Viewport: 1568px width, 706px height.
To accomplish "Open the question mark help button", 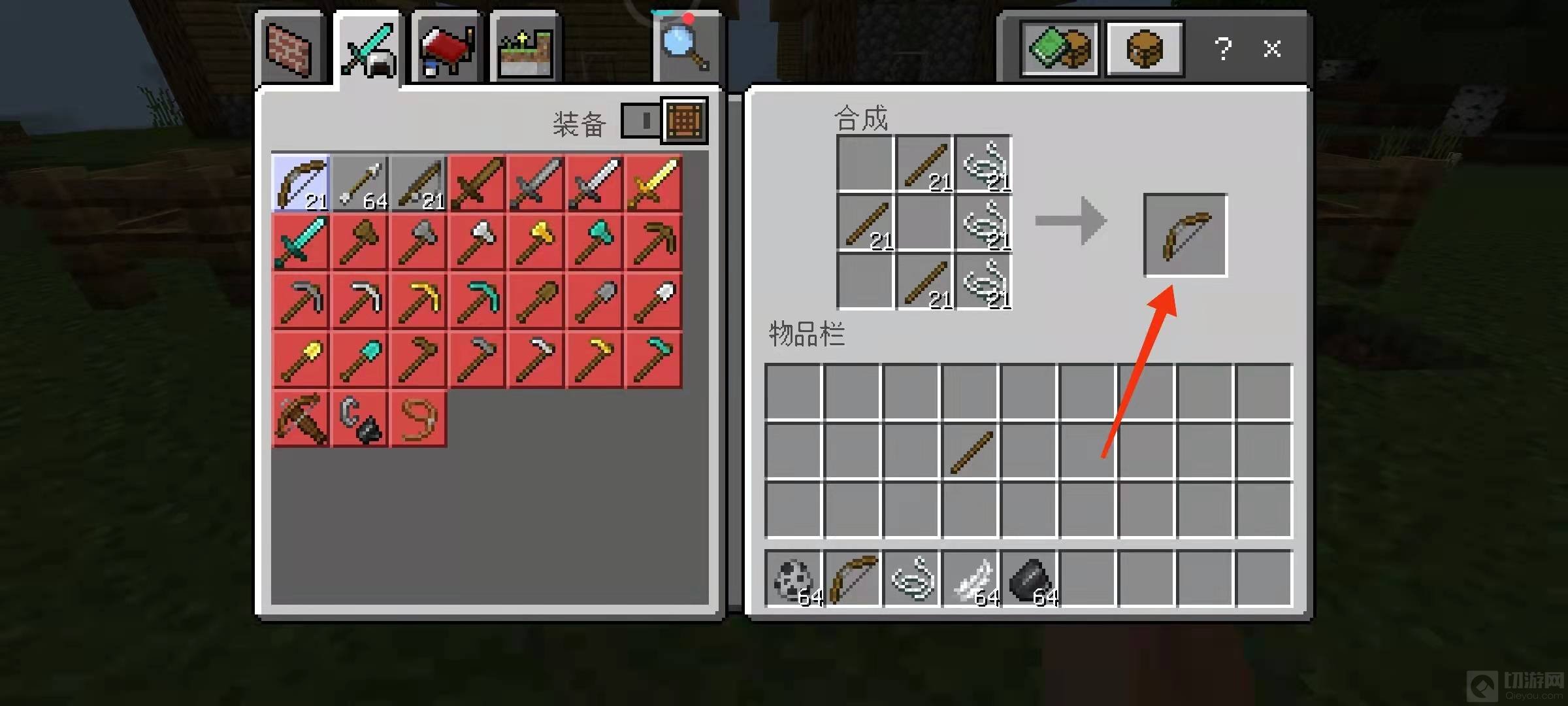I will (1222, 48).
